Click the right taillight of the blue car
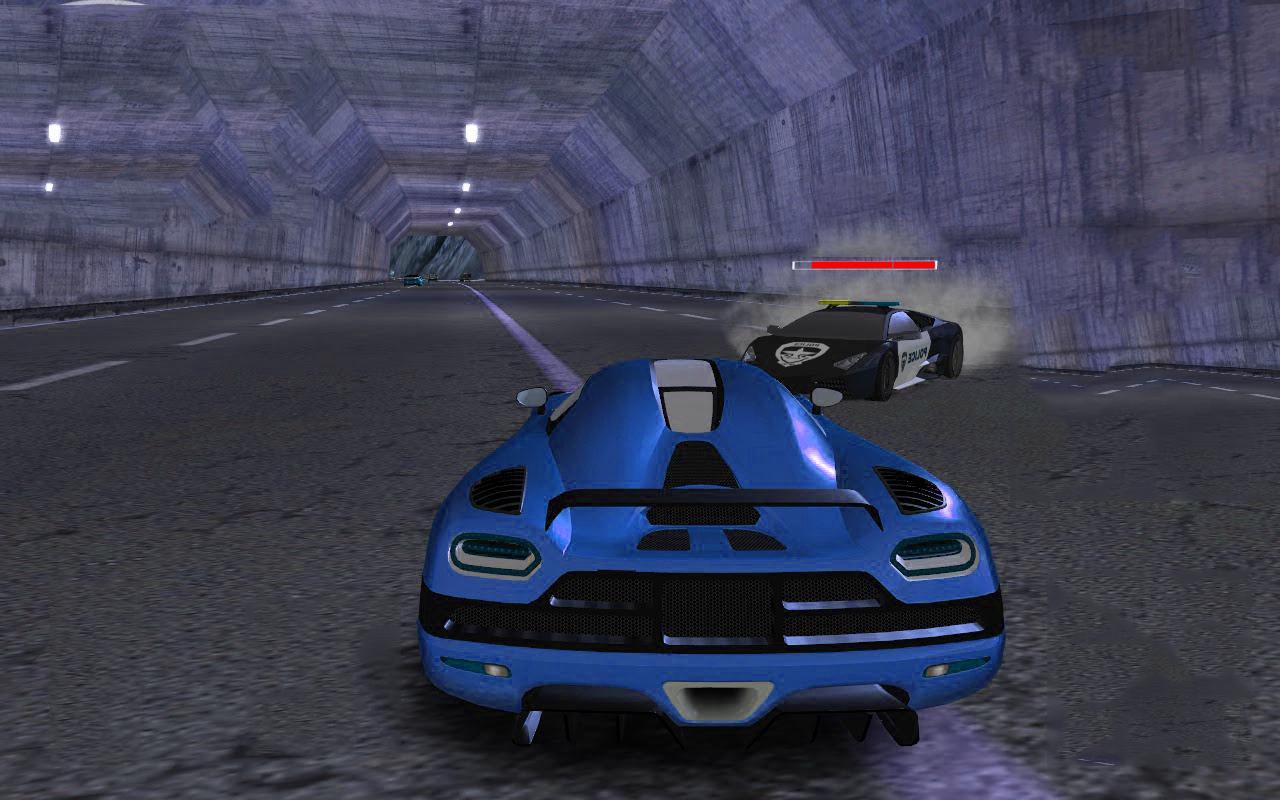This screenshot has height=800, width=1280. click(933, 557)
